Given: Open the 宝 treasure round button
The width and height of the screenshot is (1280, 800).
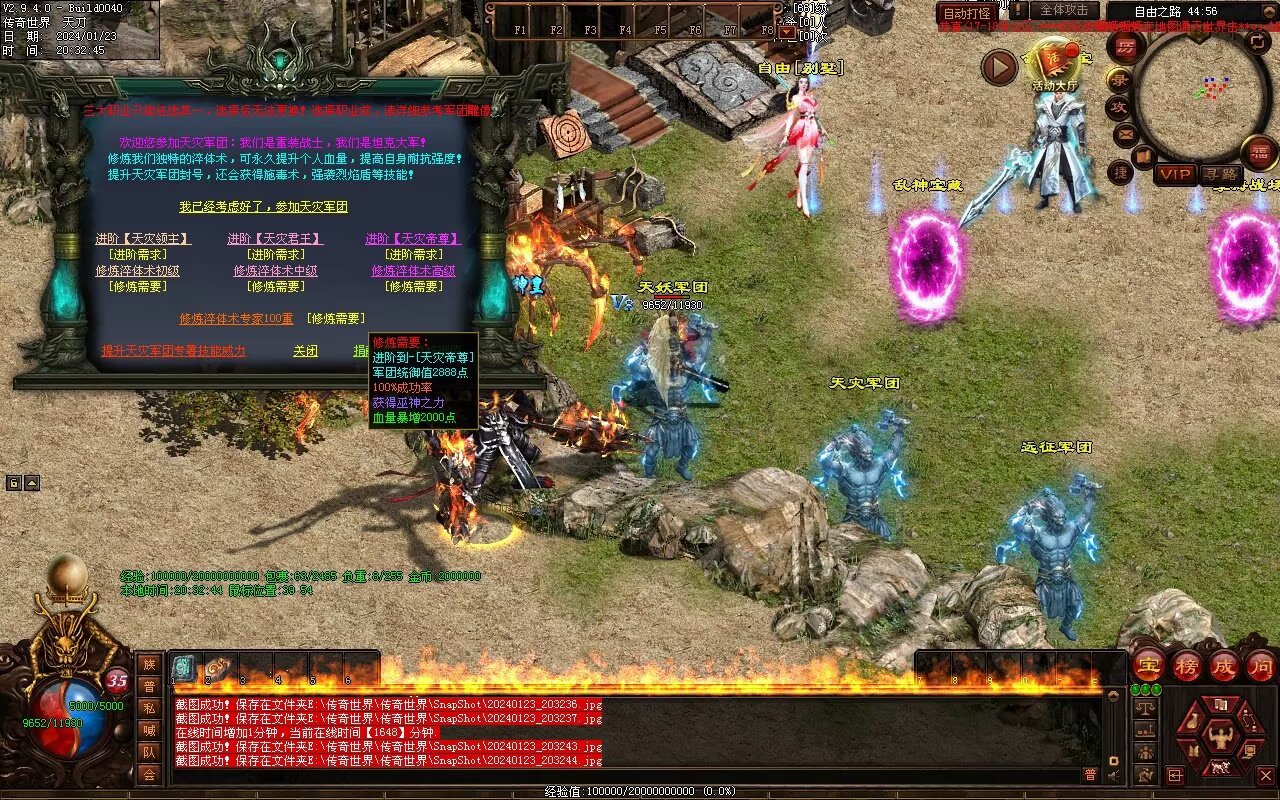Looking at the screenshot, I should [x=1148, y=665].
